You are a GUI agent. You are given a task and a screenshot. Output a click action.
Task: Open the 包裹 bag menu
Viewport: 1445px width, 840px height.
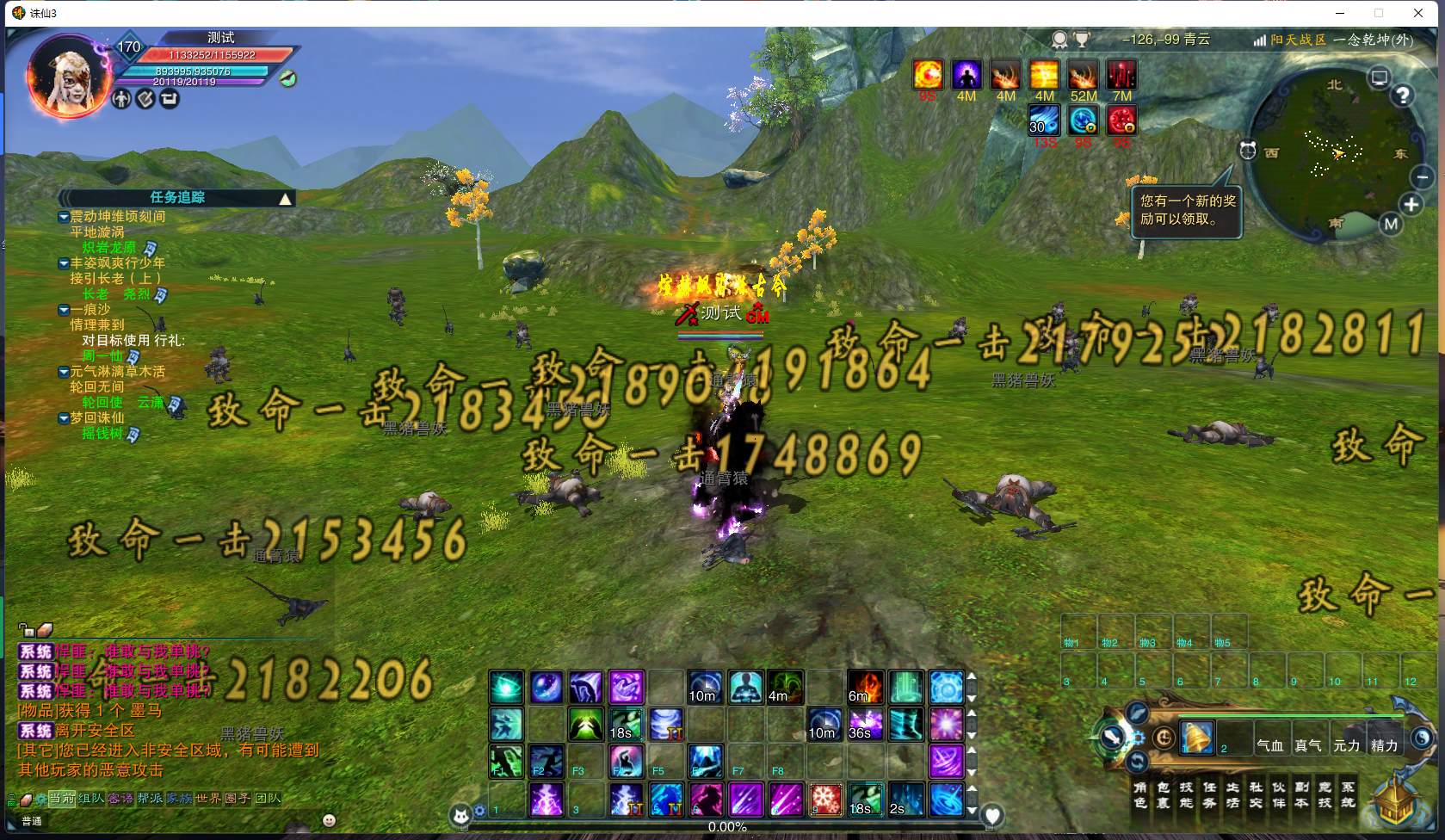point(1164,794)
